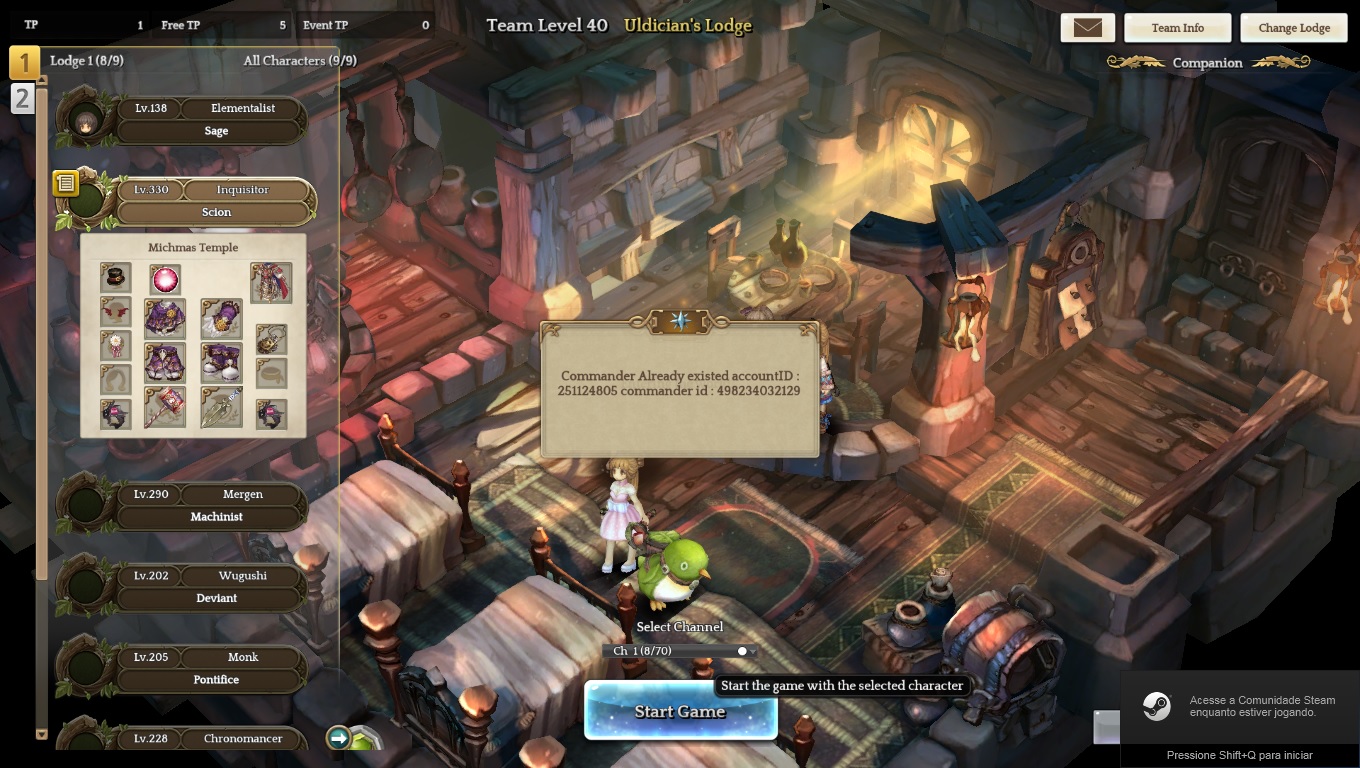Select the Lv.205 Monk Pontifice character
This screenshot has width=1360, height=768.
[210, 668]
